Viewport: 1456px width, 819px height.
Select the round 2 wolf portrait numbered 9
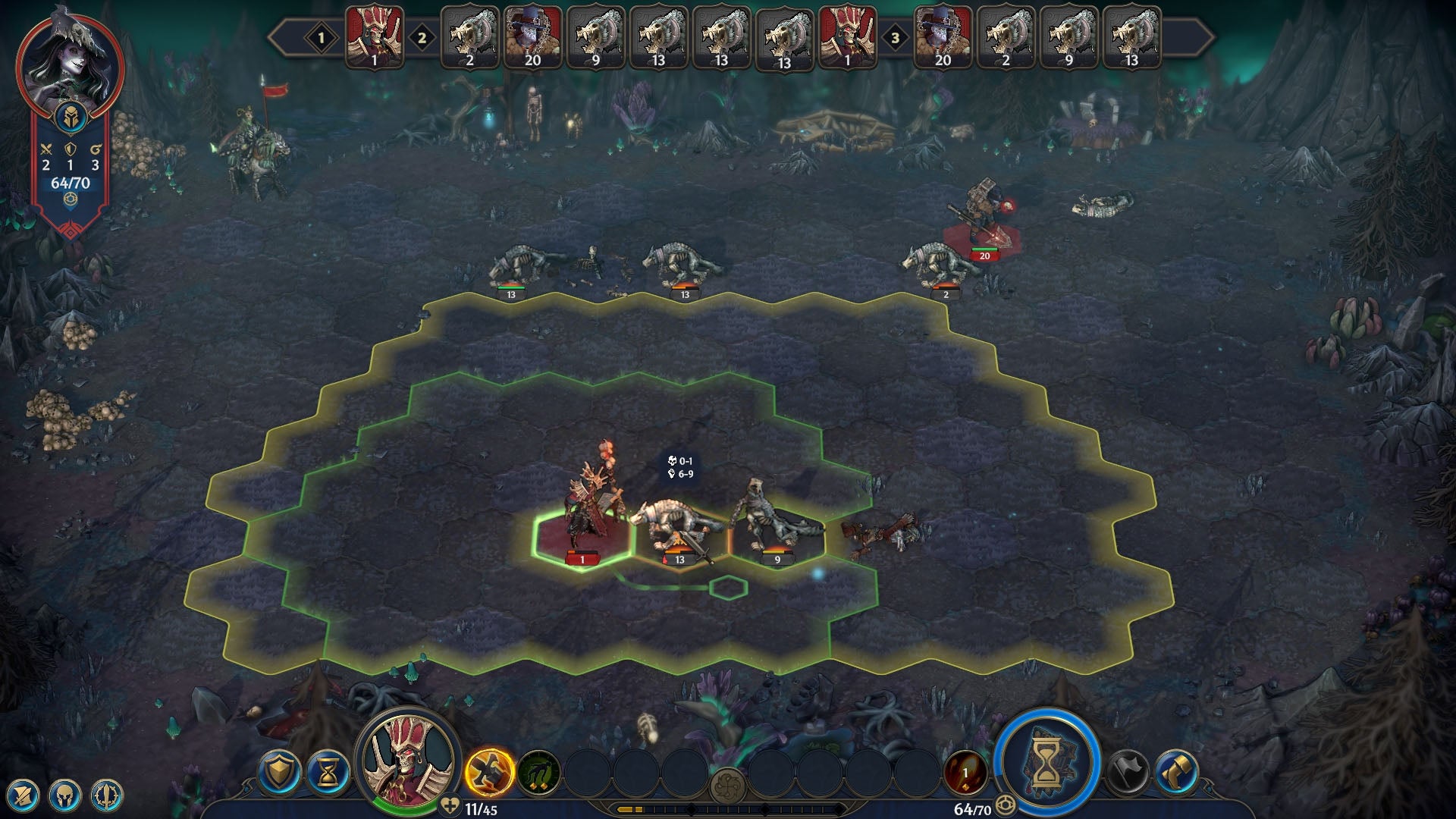[595, 37]
